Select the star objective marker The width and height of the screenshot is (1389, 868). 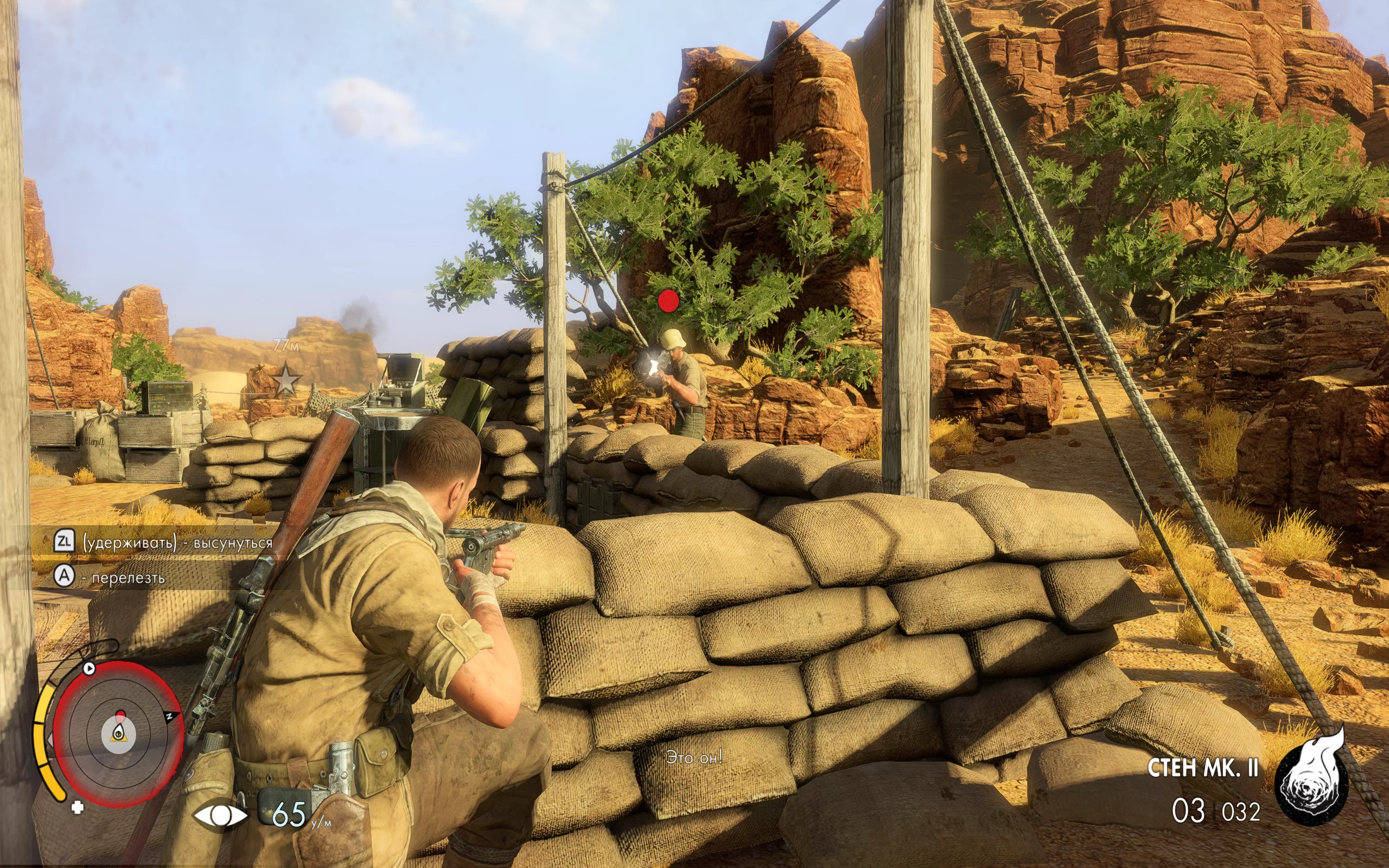(286, 379)
